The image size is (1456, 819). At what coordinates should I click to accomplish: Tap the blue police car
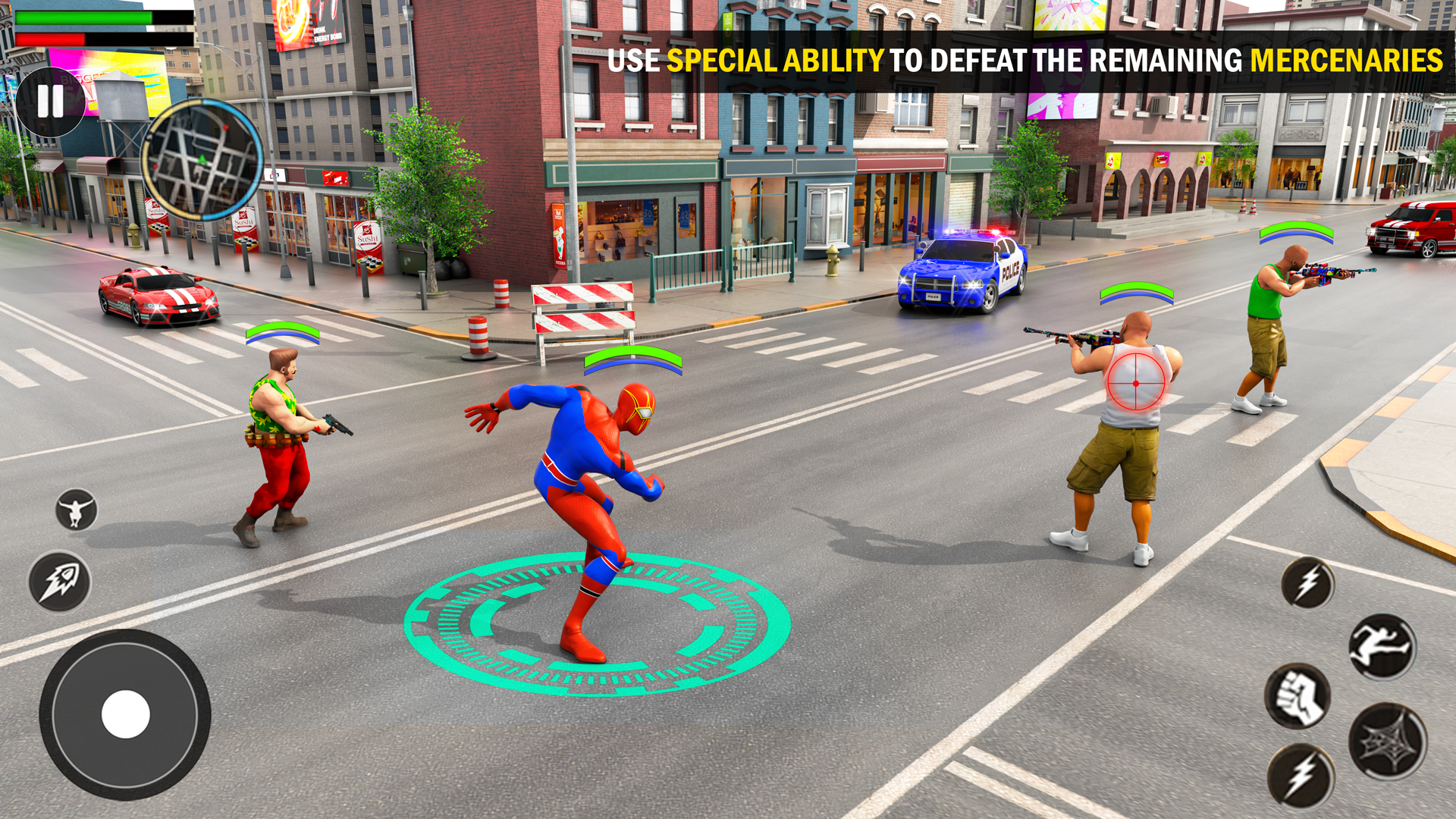pyautogui.click(x=963, y=273)
